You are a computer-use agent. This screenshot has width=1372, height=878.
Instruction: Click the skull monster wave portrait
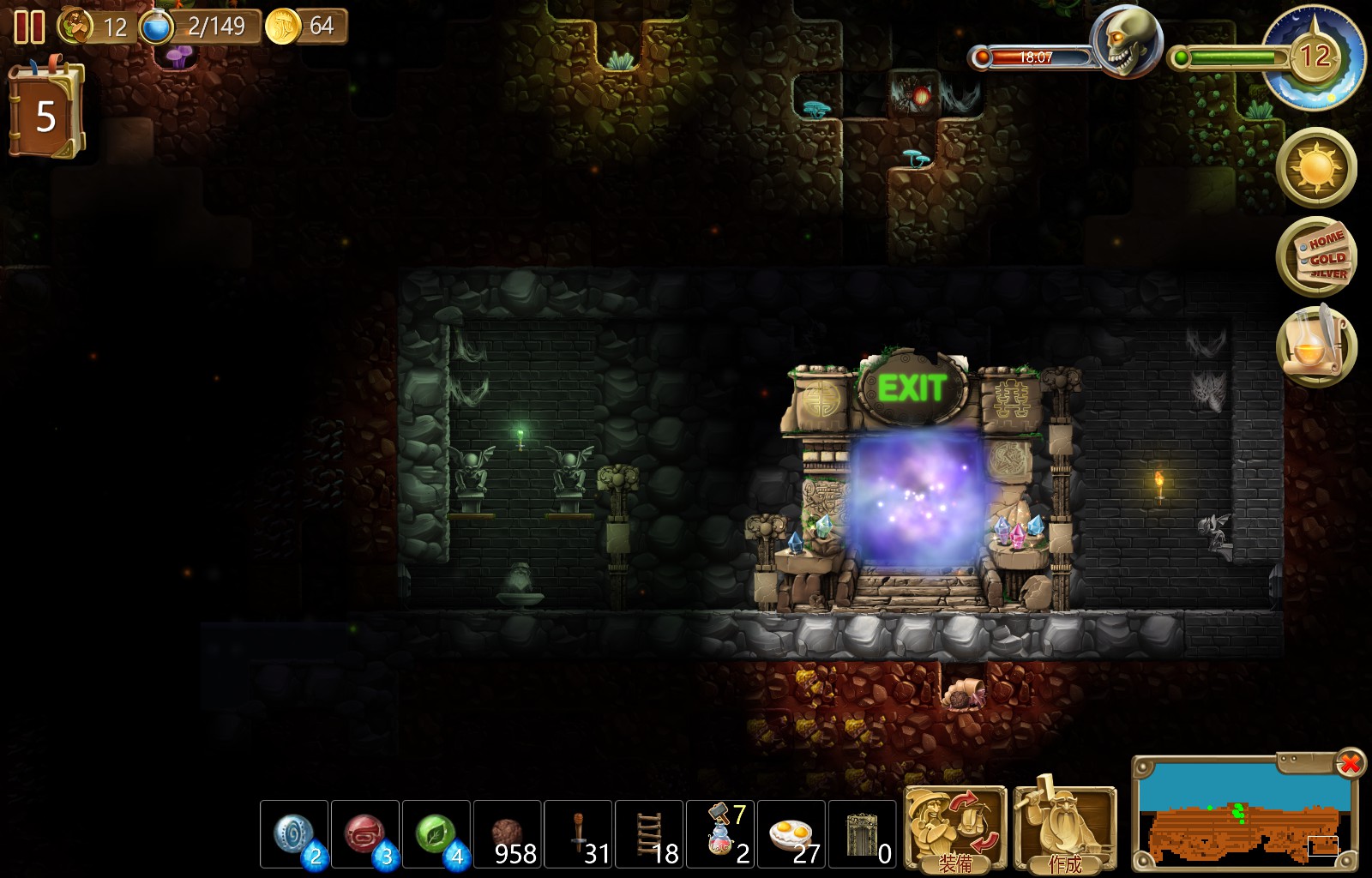pos(1125,41)
